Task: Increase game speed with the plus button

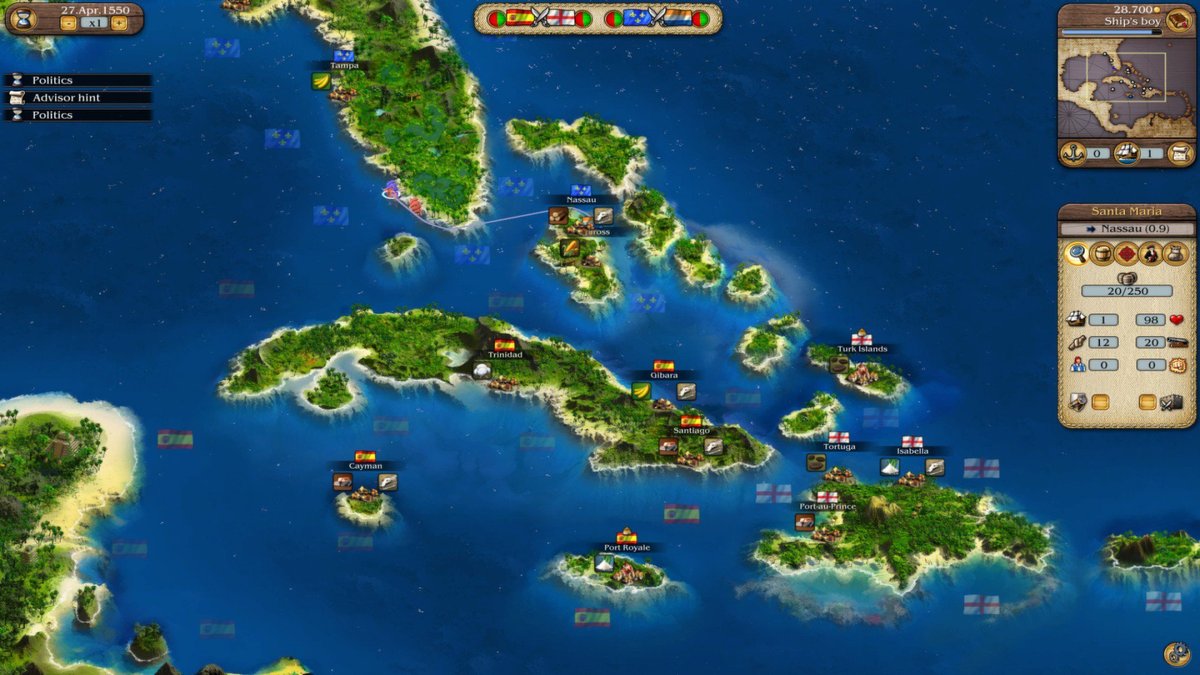Action: click(119, 23)
